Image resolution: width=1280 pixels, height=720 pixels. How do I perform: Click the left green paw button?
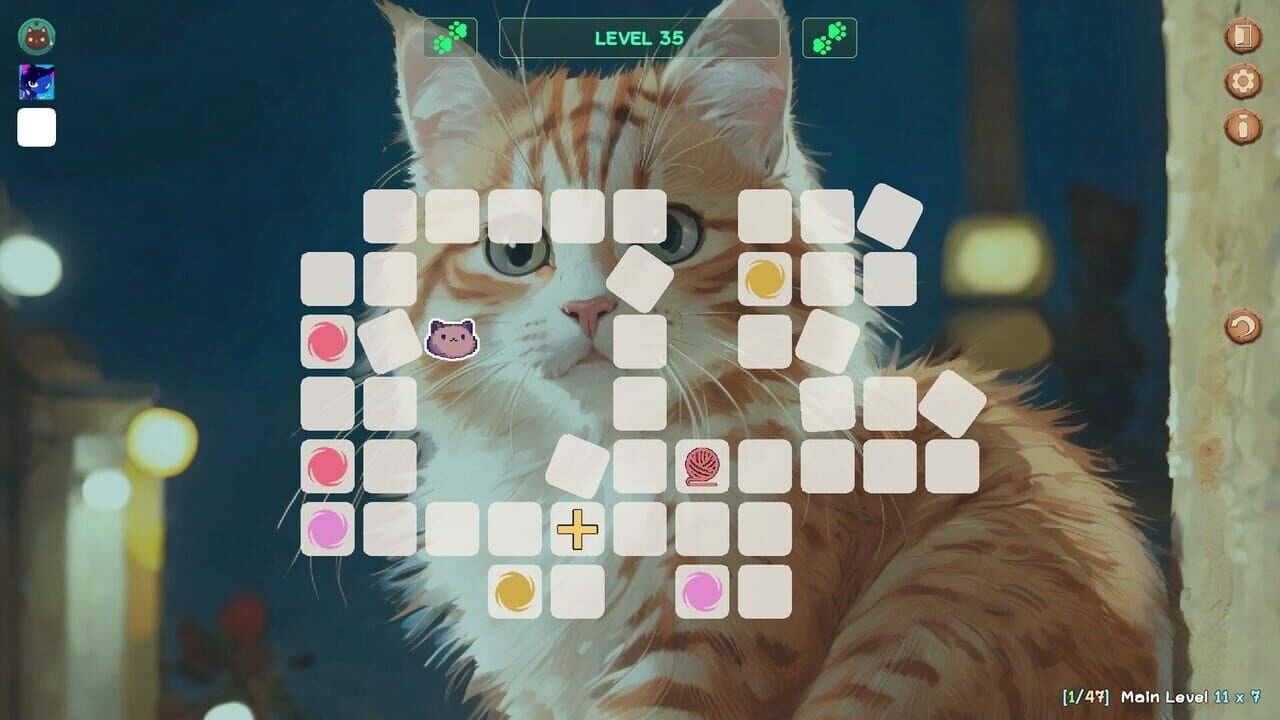pyautogui.click(x=452, y=37)
